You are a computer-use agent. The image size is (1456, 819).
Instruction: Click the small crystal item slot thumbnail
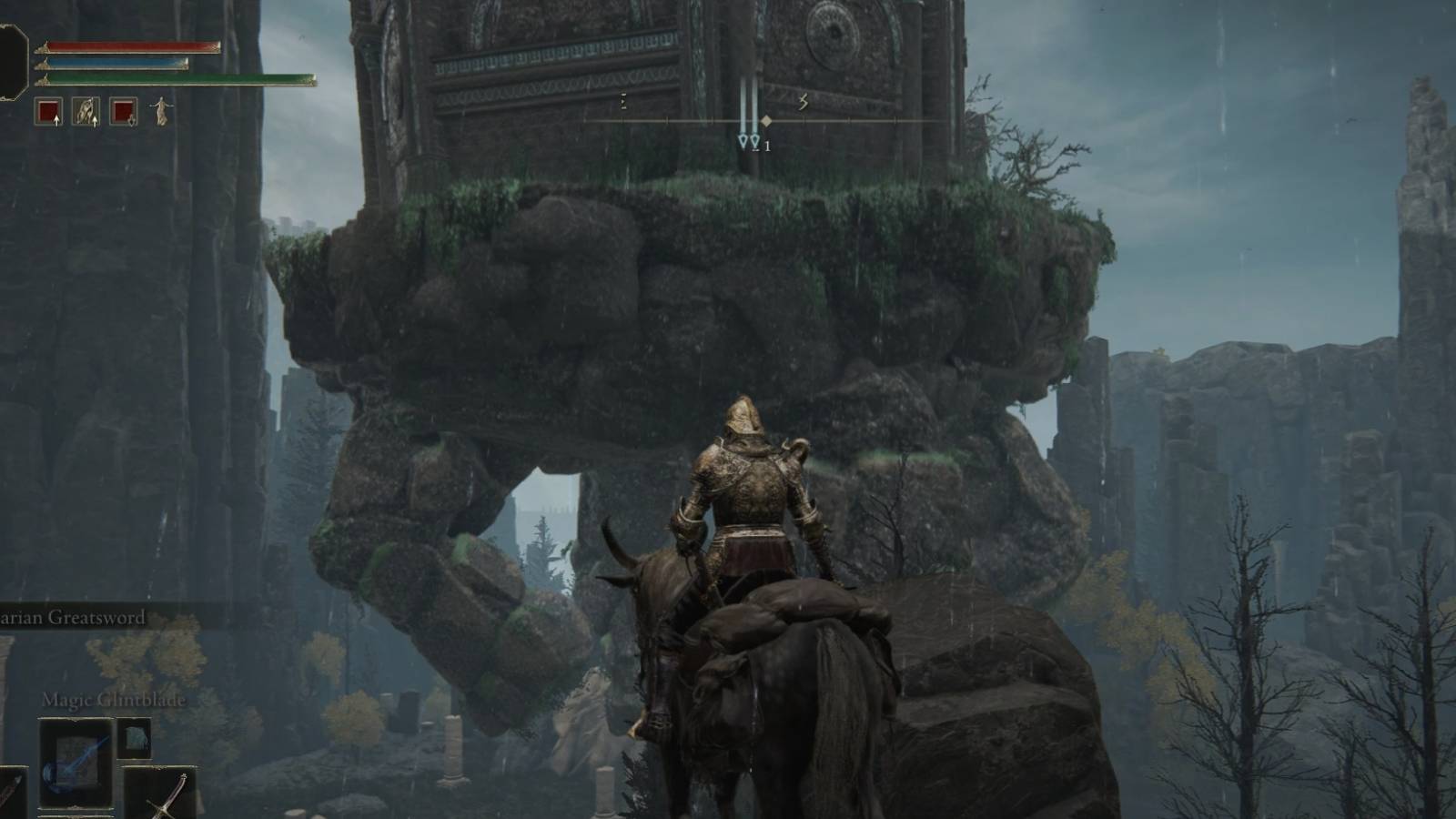[135, 738]
